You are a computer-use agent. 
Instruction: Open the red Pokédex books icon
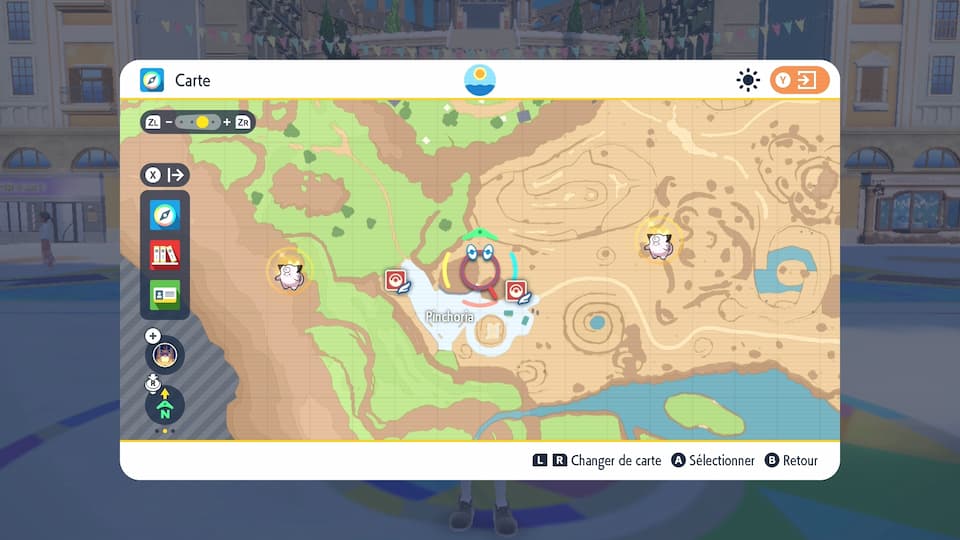pyautogui.click(x=165, y=254)
